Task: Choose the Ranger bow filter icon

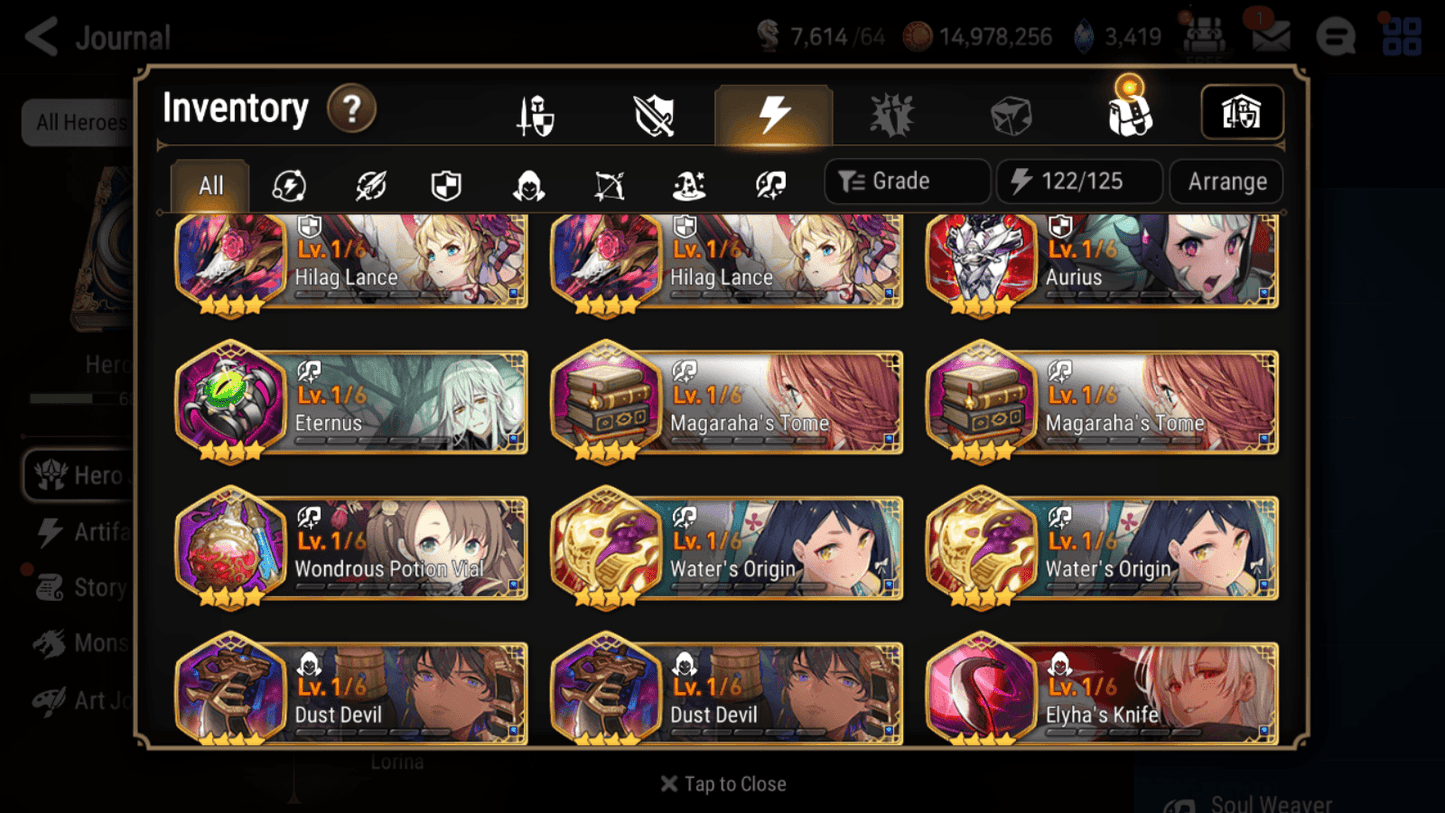Action: (608, 182)
